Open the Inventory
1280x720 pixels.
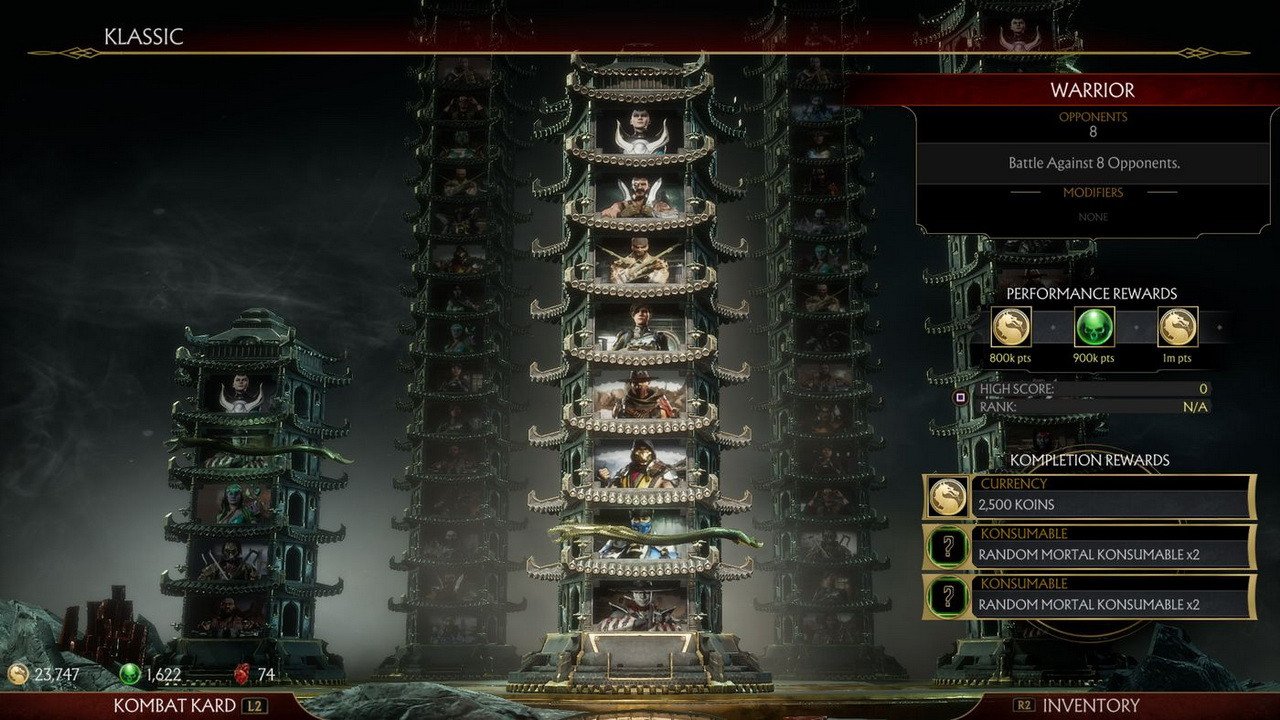pyautogui.click(x=1090, y=705)
